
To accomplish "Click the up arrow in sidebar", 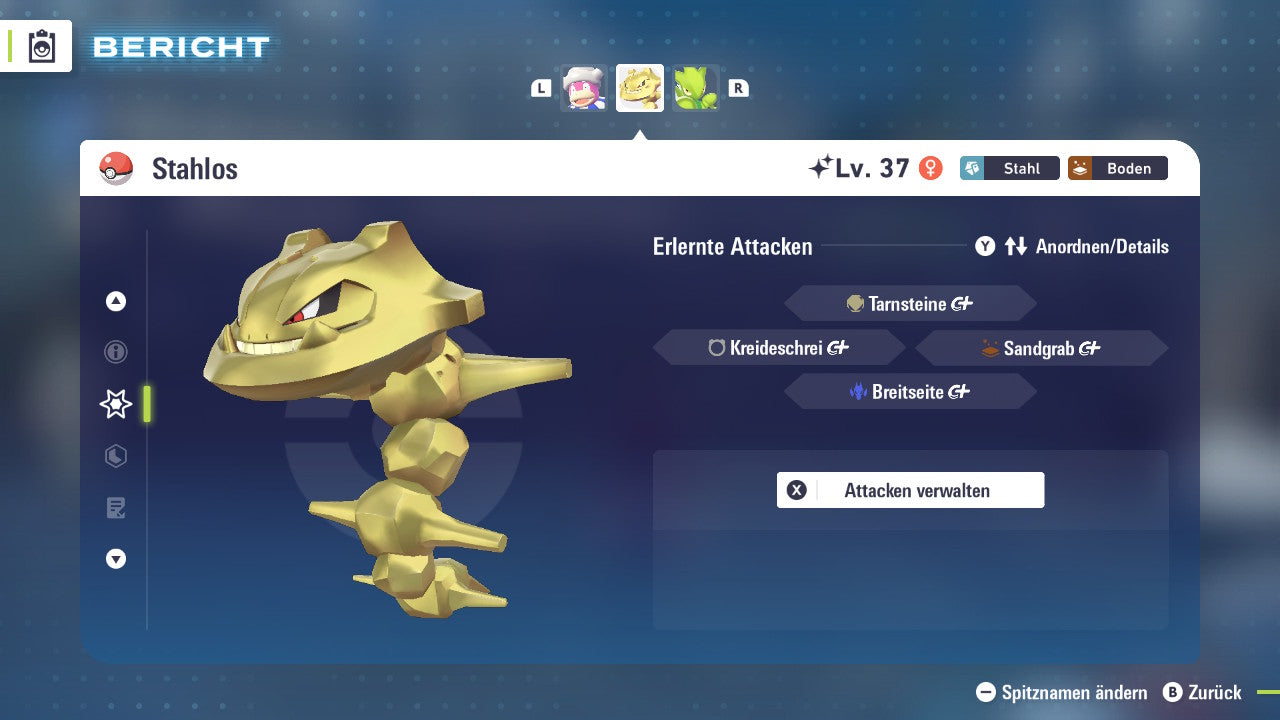I will 115,301.
